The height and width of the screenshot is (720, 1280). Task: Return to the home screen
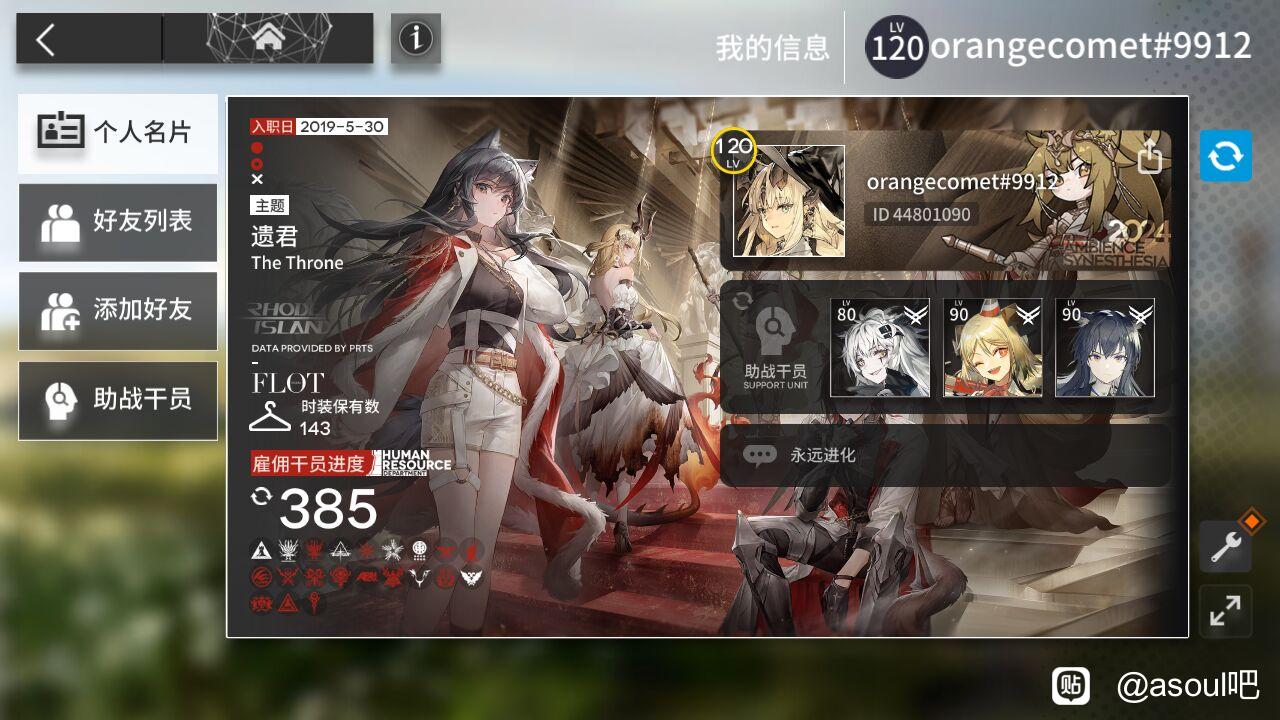pyautogui.click(x=267, y=39)
